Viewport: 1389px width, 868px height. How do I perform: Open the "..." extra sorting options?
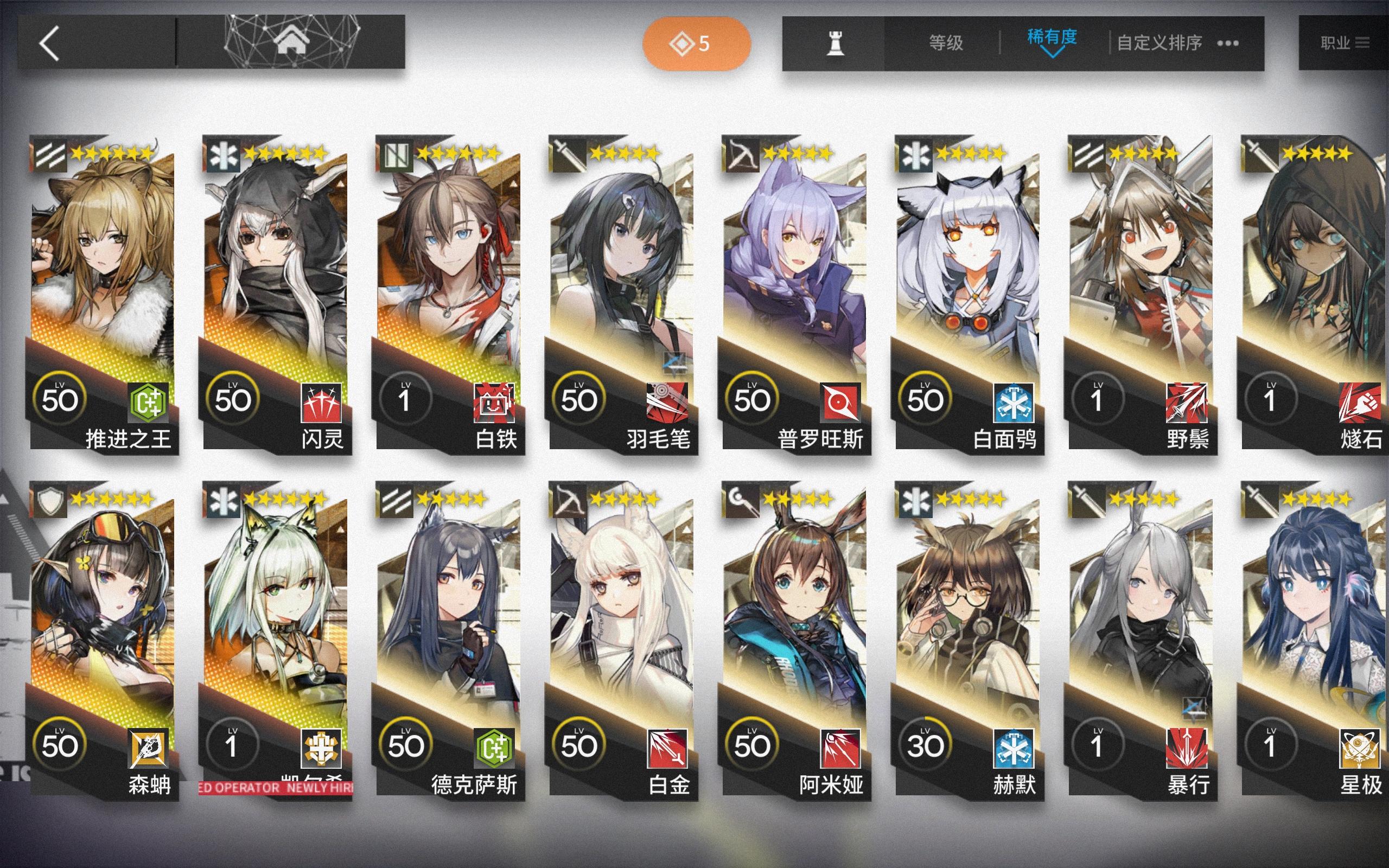pyautogui.click(x=1228, y=42)
